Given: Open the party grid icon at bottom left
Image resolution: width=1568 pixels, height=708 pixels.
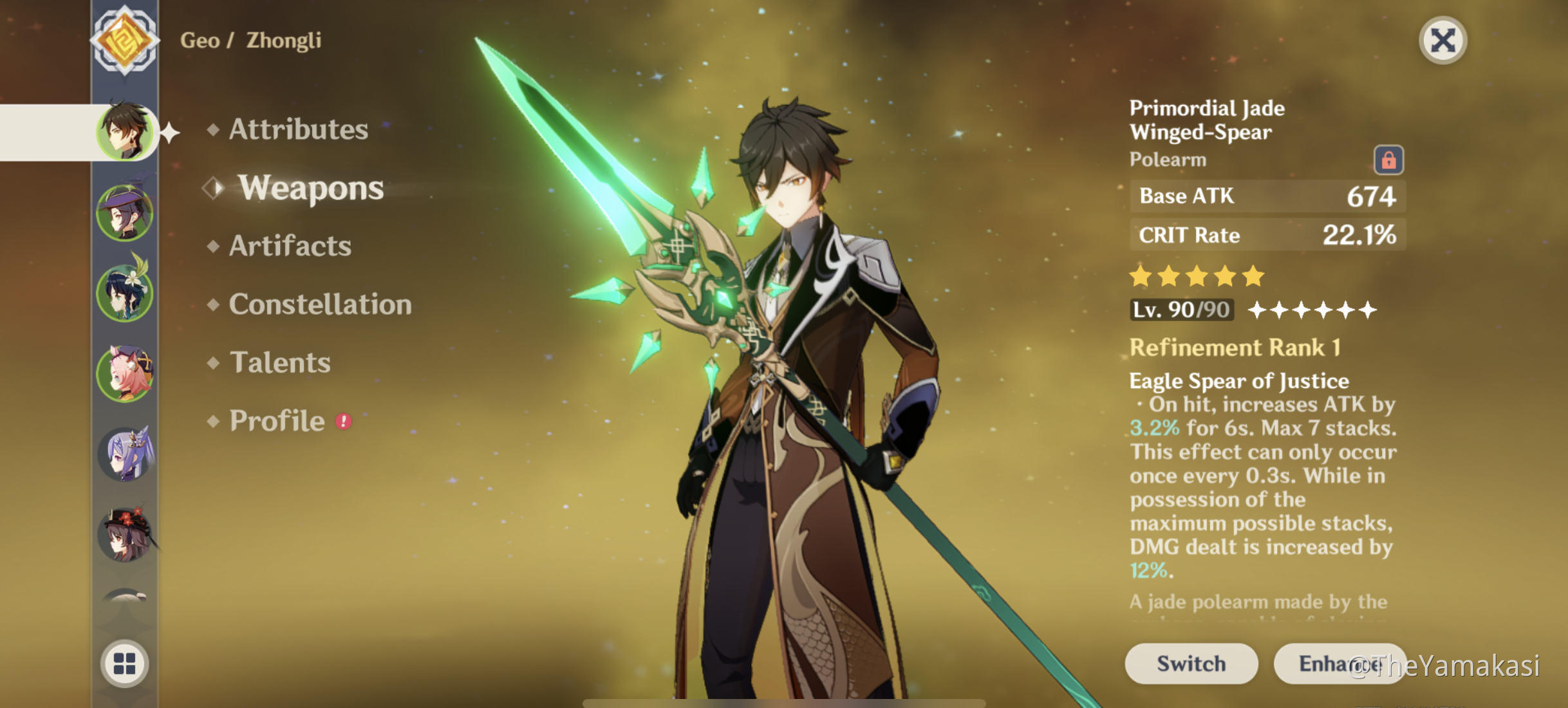Looking at the screenshot, I should click(126, 664).
